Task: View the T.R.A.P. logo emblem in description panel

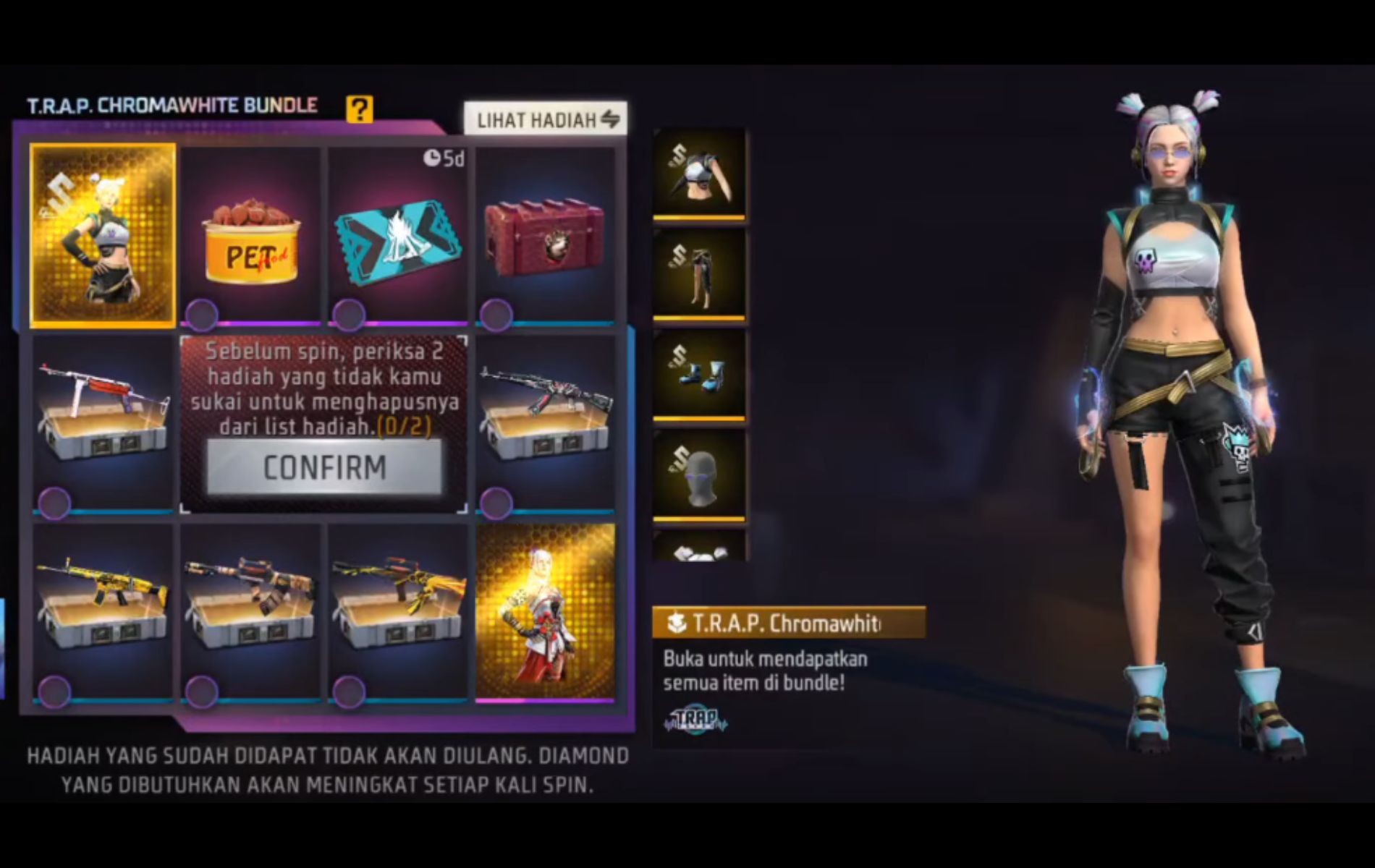Action: (x=697, y=720)
